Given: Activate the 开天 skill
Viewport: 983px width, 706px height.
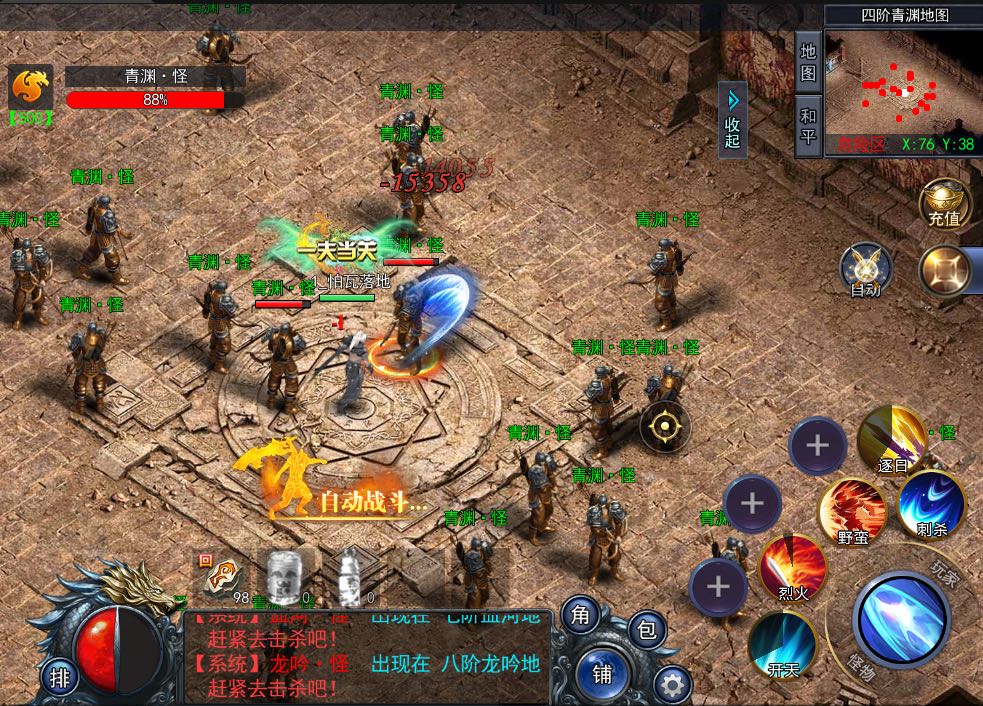Looking at the screenshot, I should (x=782, y=642).
